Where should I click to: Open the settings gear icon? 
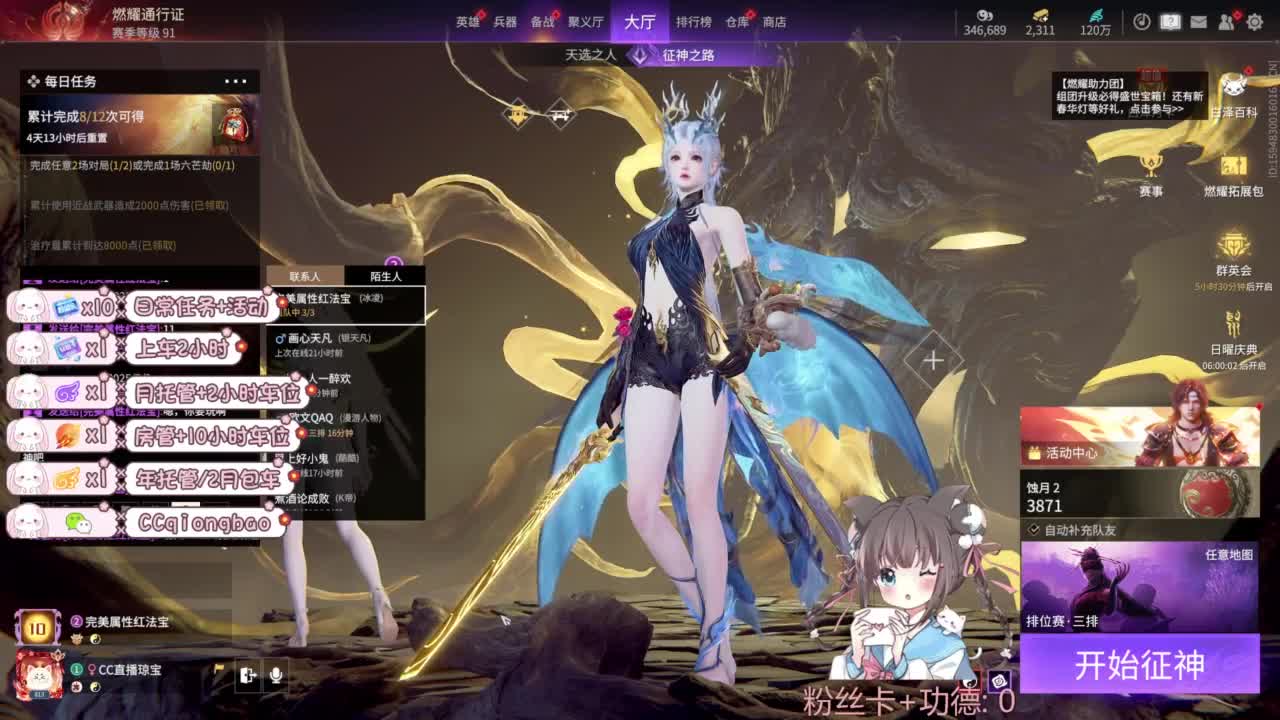[1255, 22]
